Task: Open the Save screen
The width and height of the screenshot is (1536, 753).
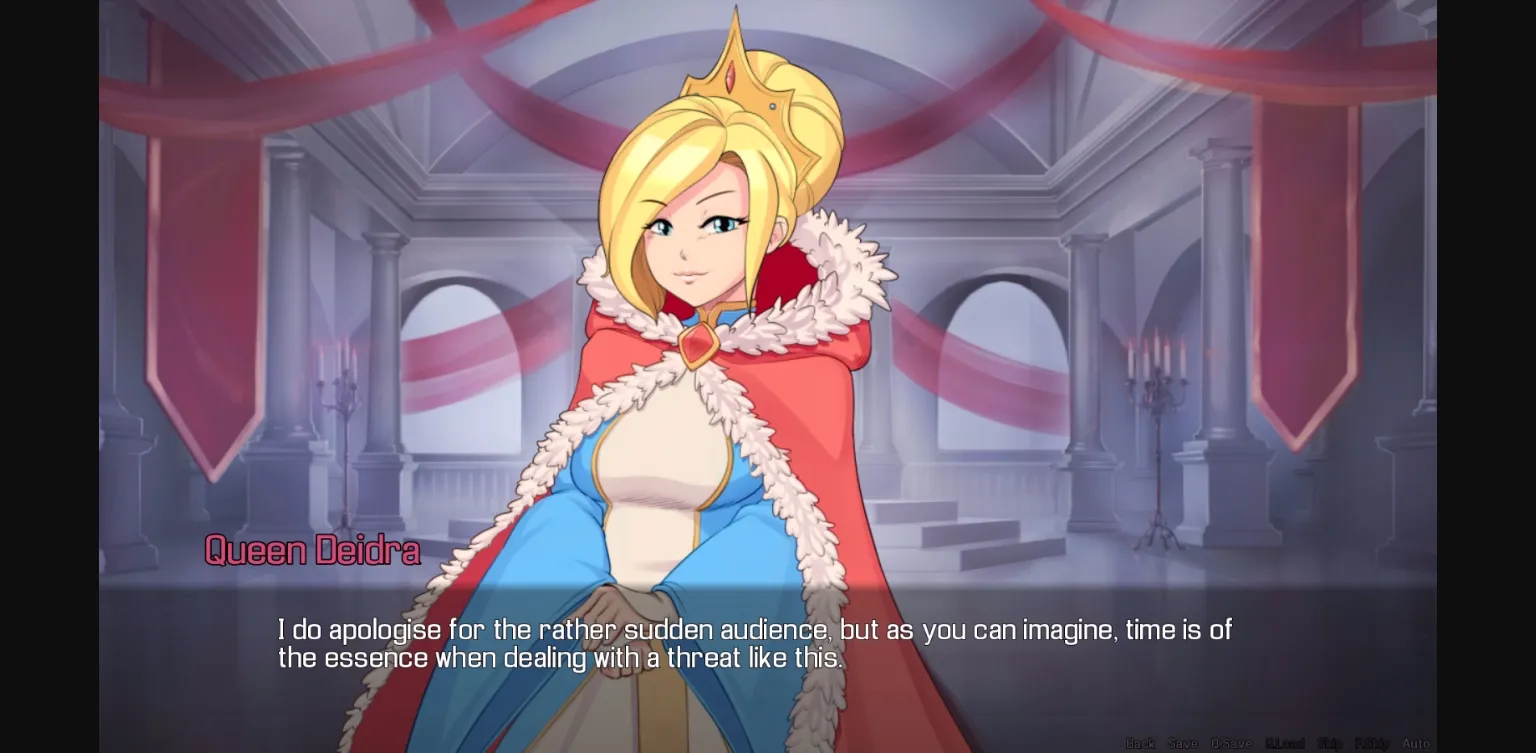Action: click(1183, 744)
